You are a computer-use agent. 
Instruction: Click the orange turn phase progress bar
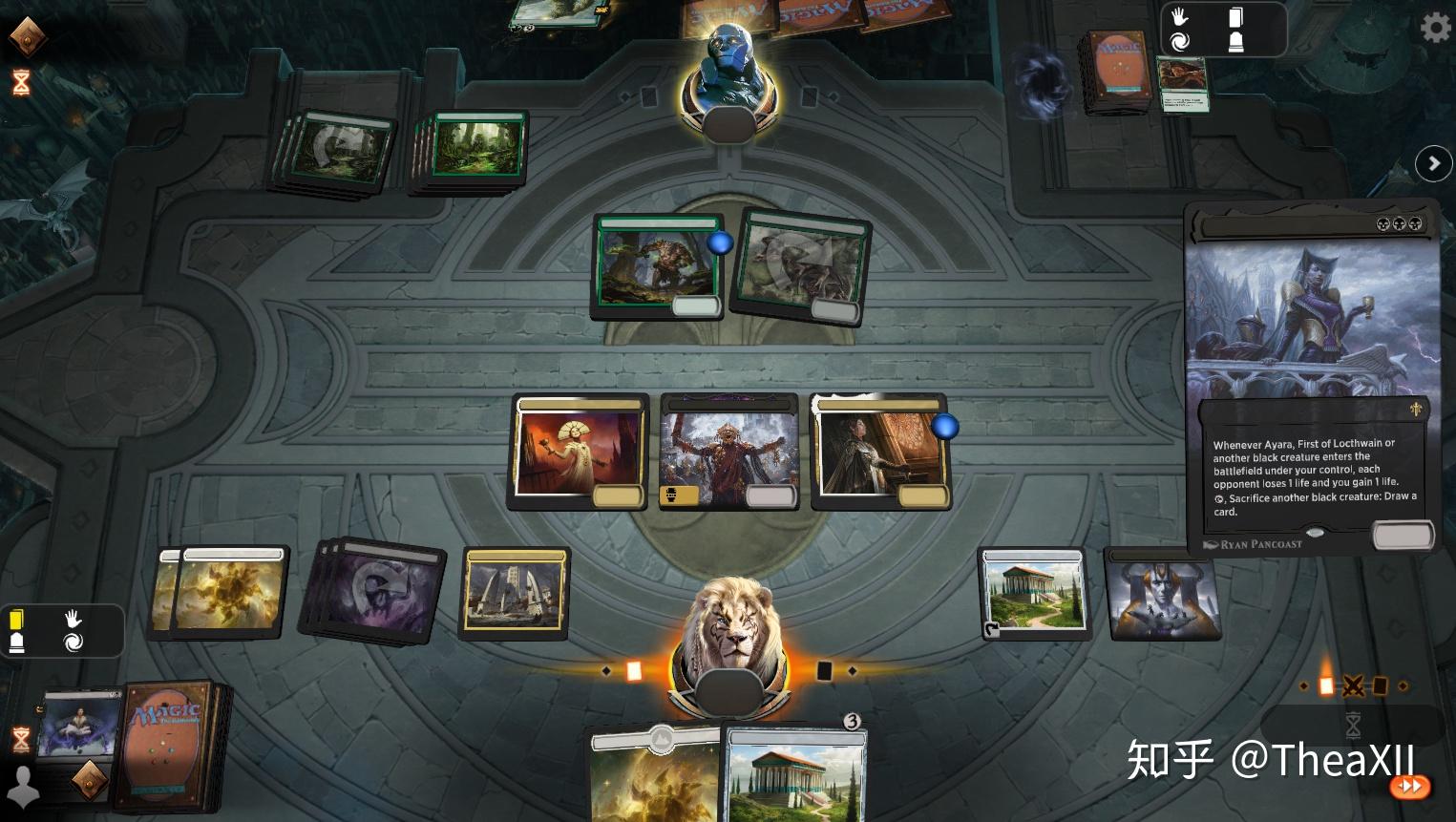pyautogui.click(x=635, y=670)
